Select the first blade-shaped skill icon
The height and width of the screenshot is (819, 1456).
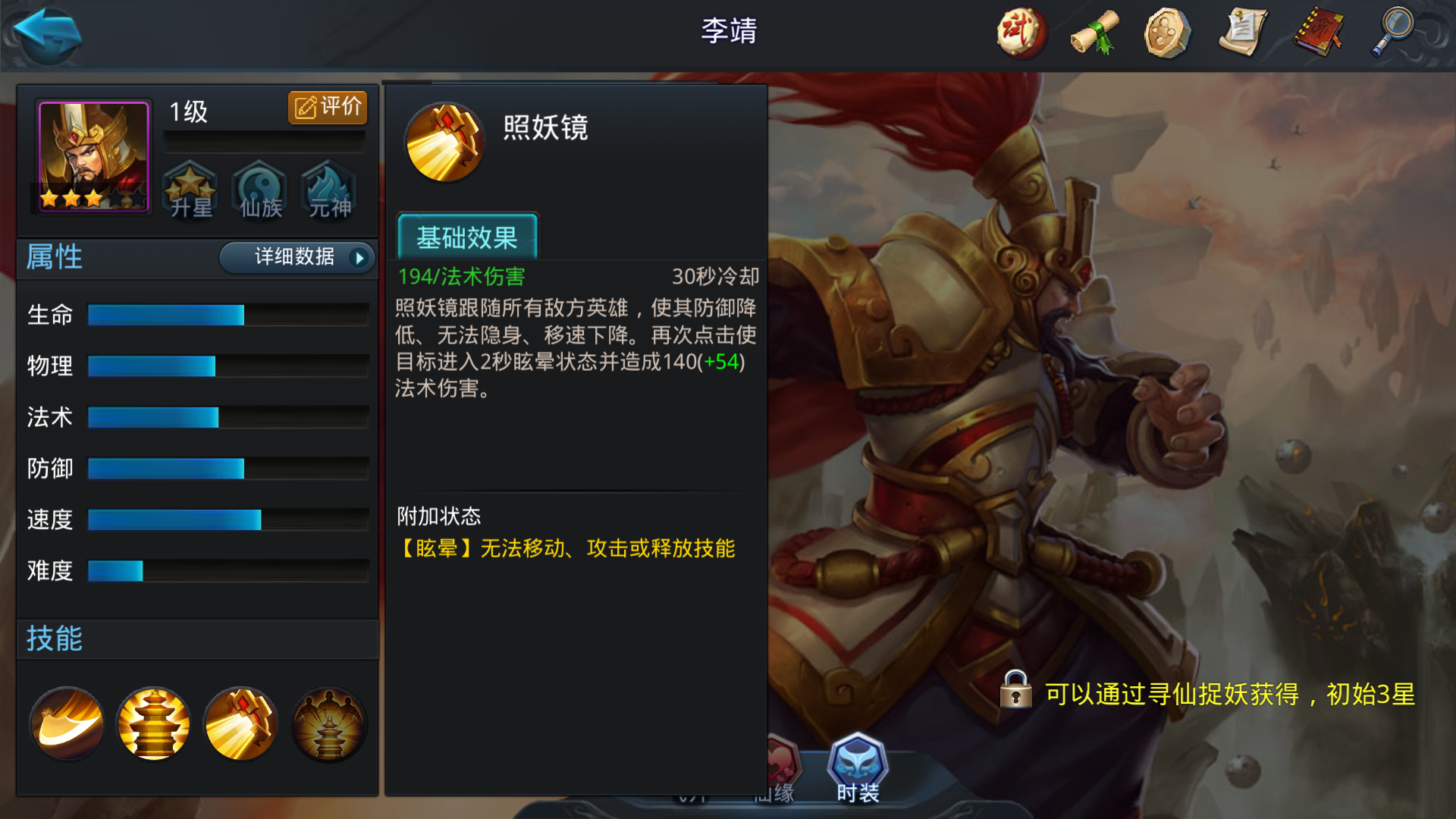65,723
